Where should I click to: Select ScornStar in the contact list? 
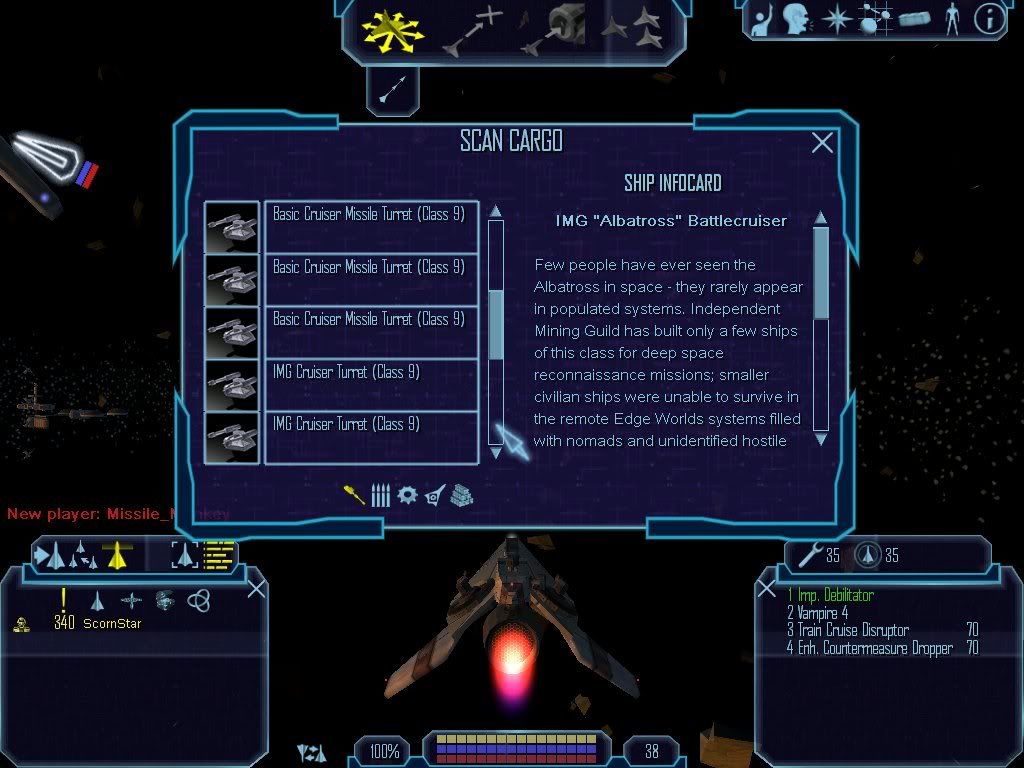point(111,624)
